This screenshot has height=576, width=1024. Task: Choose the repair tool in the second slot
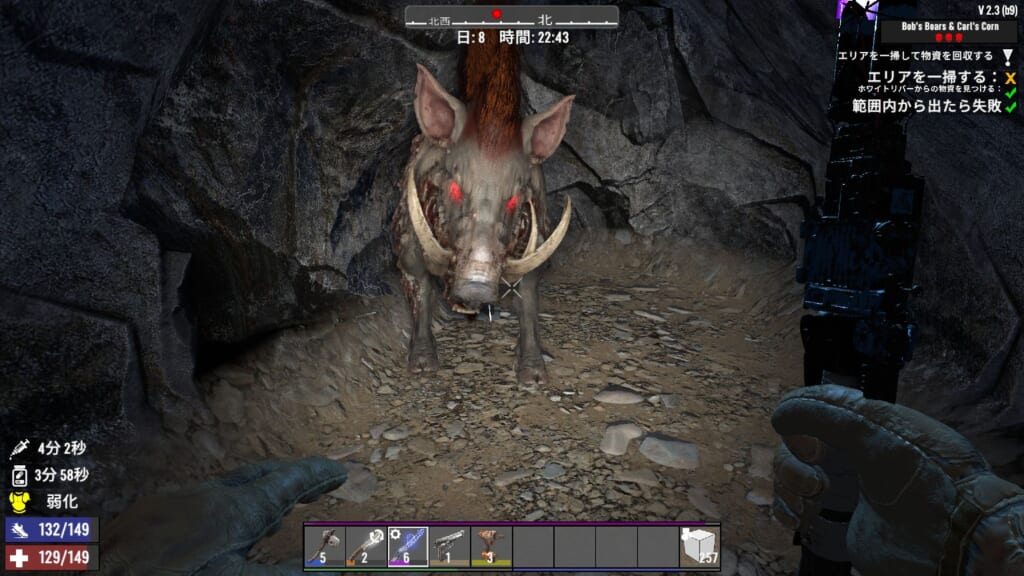coord(366,547)
